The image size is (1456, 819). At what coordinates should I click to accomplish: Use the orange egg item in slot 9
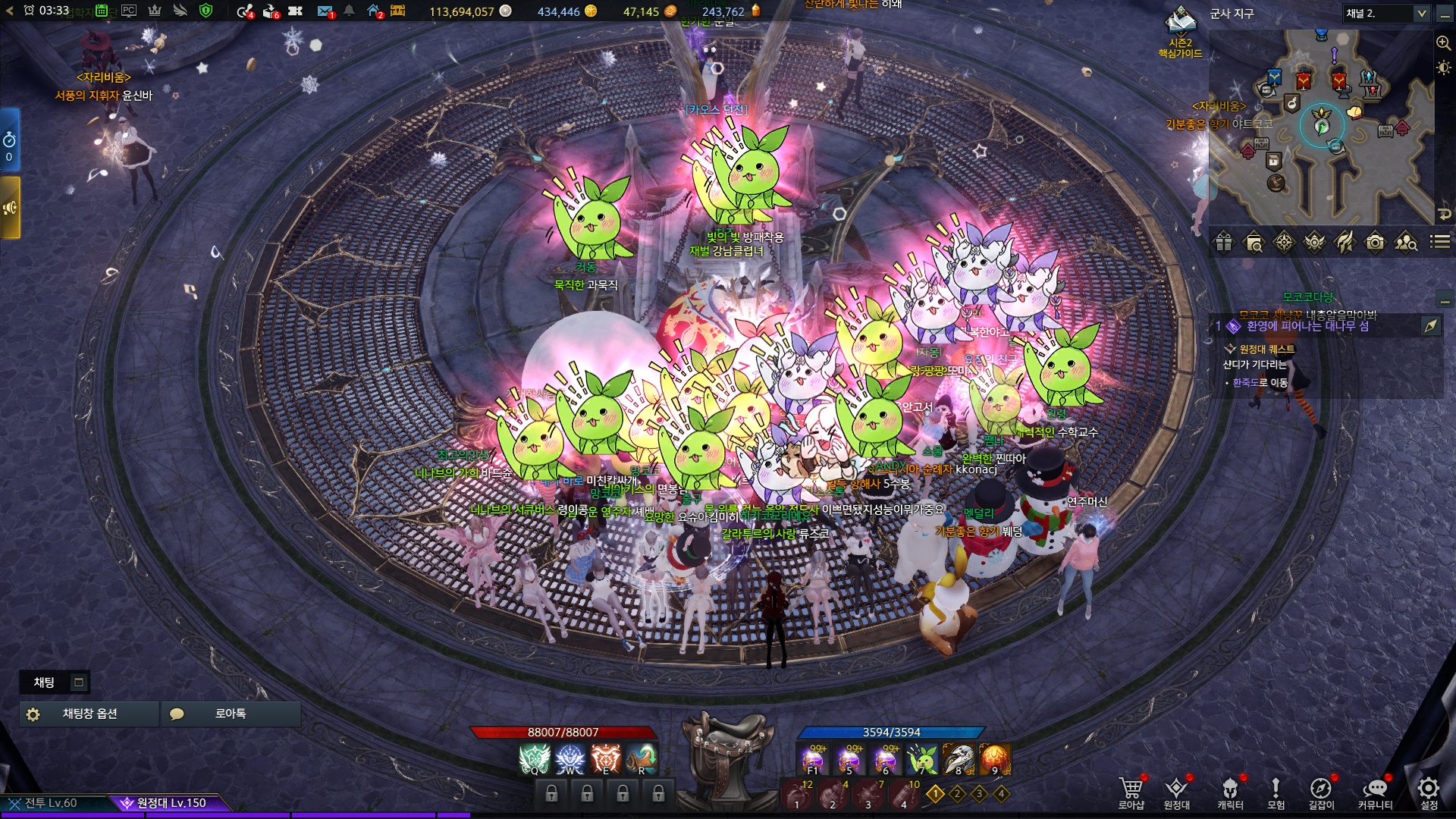pos(995,759)
